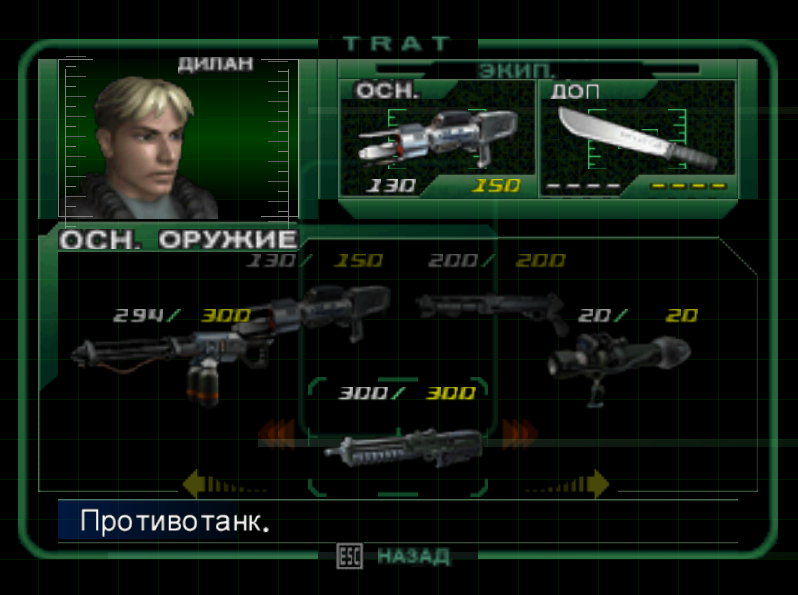798x595 pixels.
Task: Click the red right carousel arrows
Action: (520, 433)
